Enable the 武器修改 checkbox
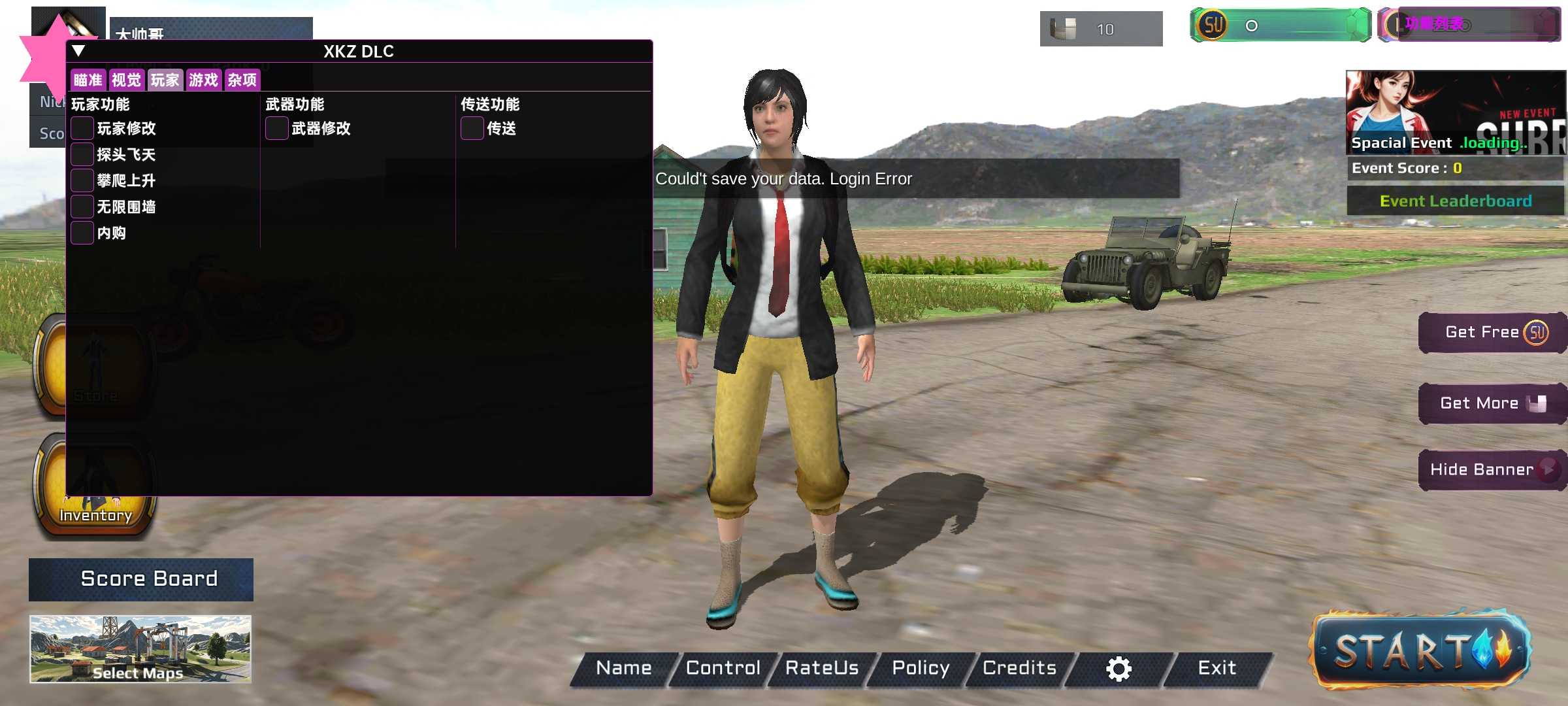 coord(277,128)
